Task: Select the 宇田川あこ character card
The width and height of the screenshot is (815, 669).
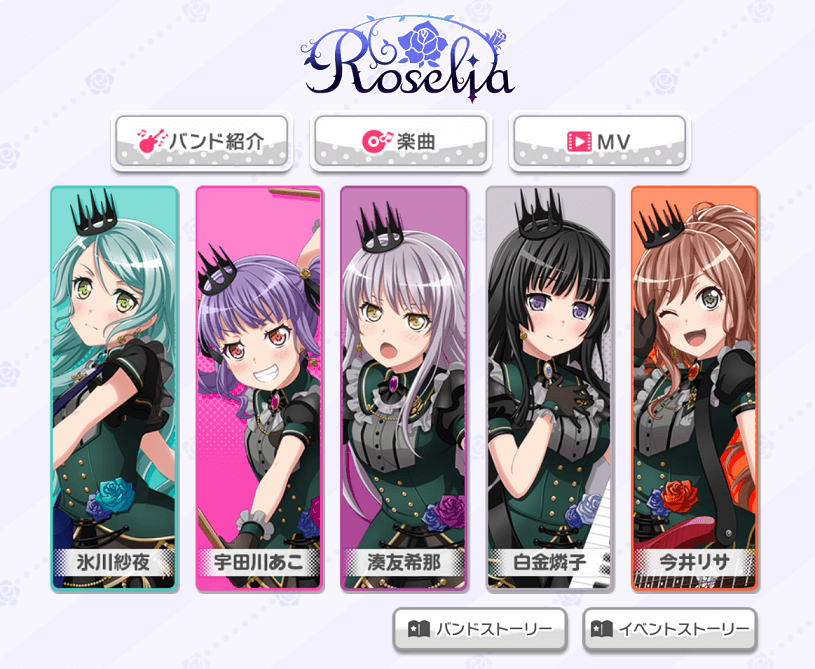Action: pyautogui.click(x=259, y=387)
